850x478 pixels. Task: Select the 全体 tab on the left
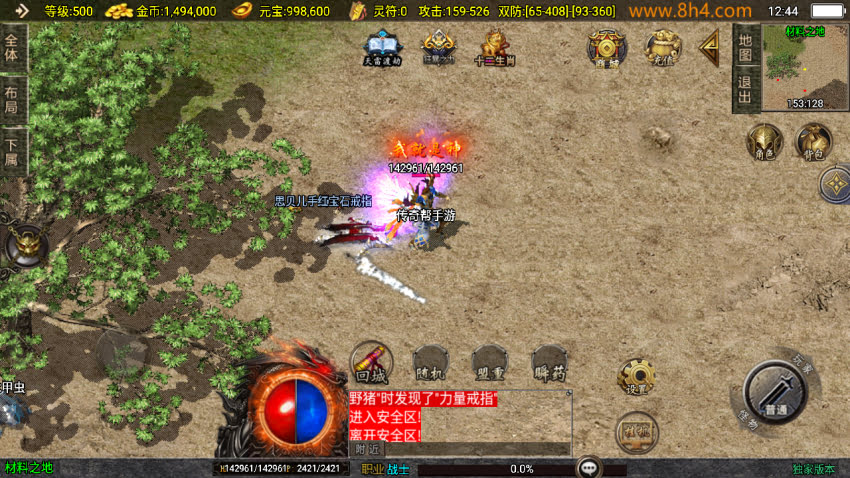tap(12, 47)
